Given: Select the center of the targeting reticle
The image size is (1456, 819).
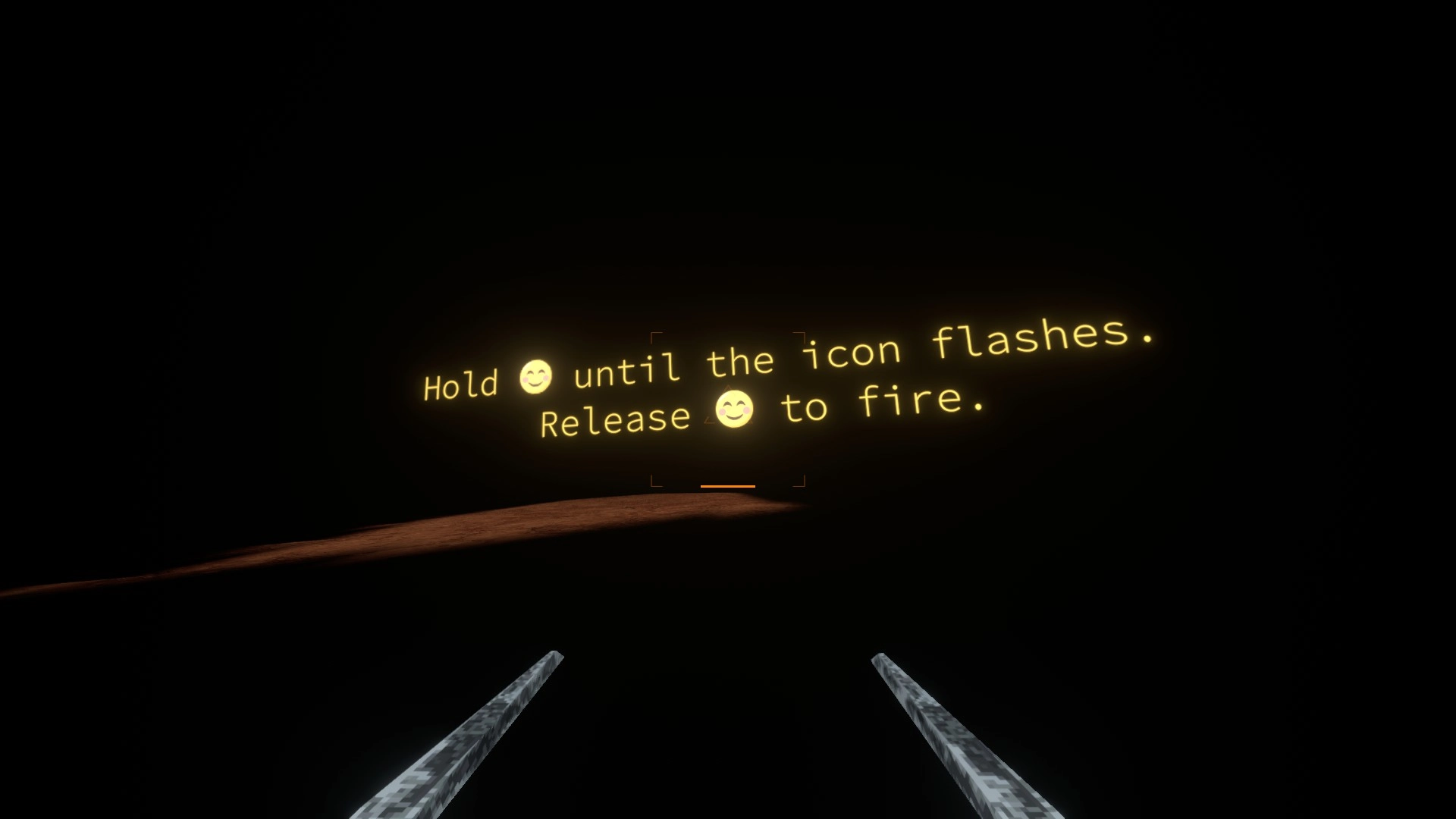Looking at the screenshot, I should click(728, 409).
